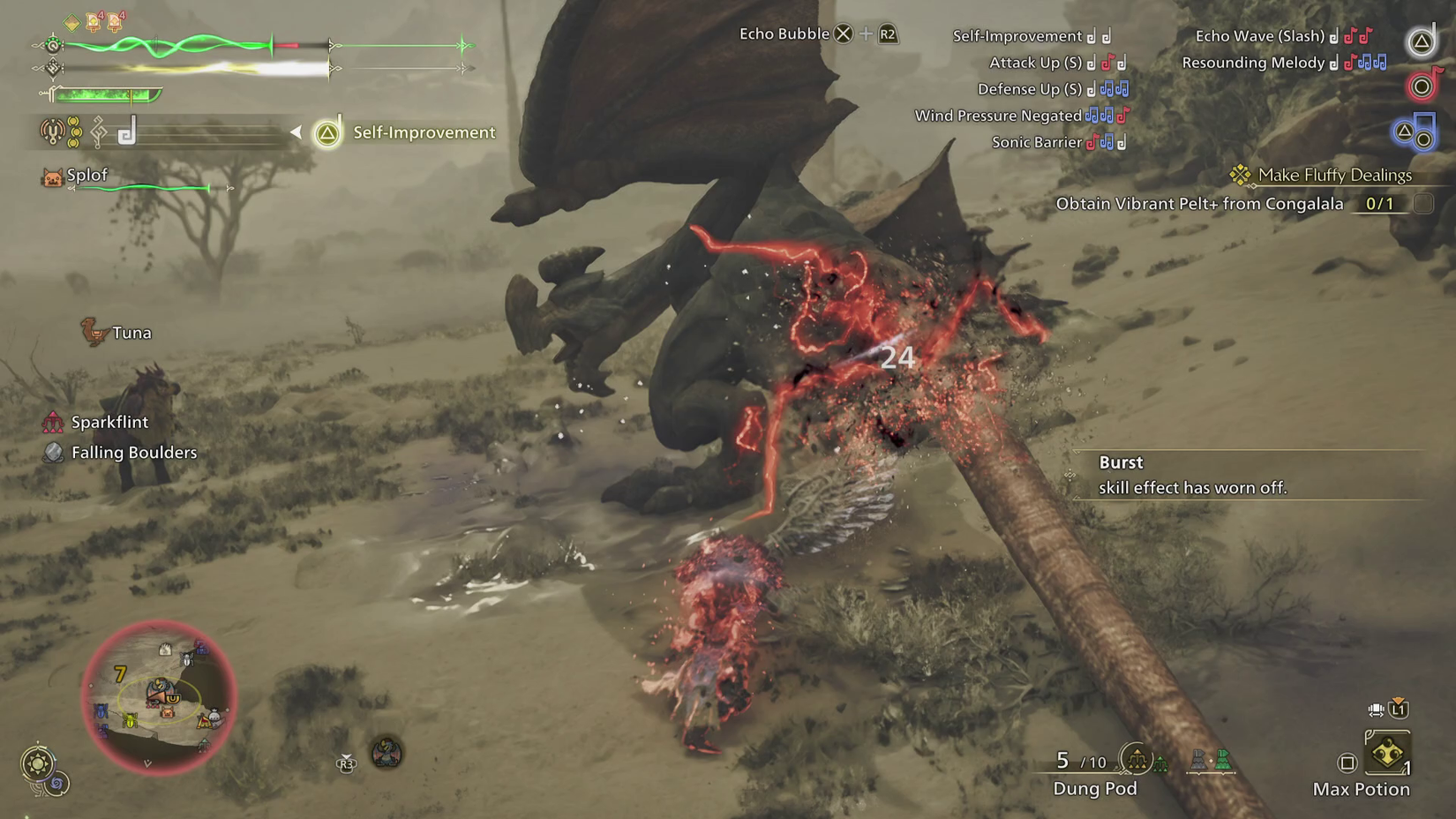This screenshot has width=1456, height=819.
Task: Expand the item bar with the orange chevron
Action: (1397, 703)
